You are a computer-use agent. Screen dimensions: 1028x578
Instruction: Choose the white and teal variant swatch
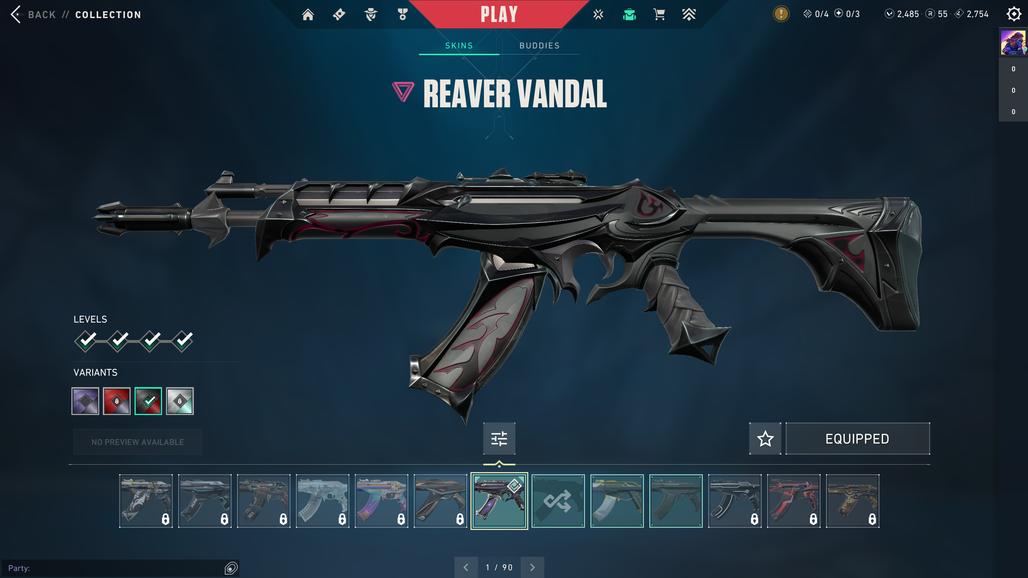[180, 401]
